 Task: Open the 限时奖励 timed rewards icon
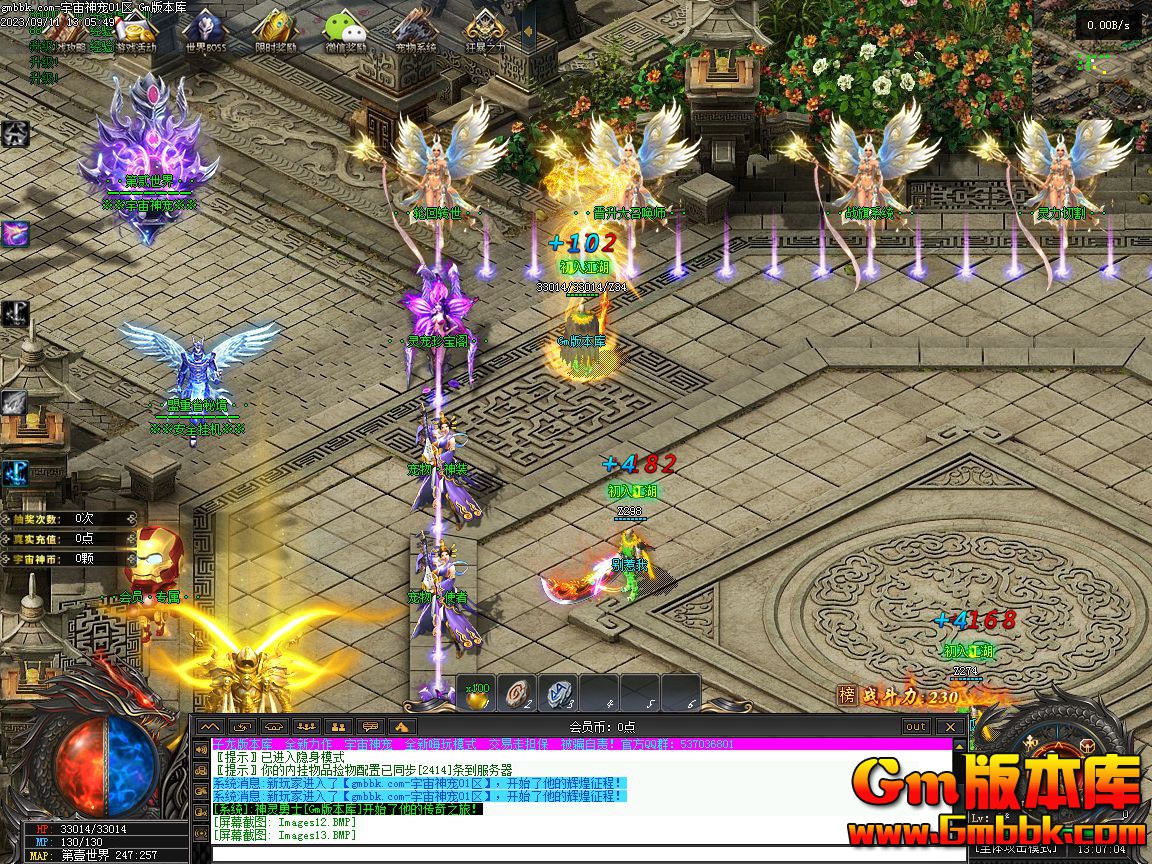point(274,32)
